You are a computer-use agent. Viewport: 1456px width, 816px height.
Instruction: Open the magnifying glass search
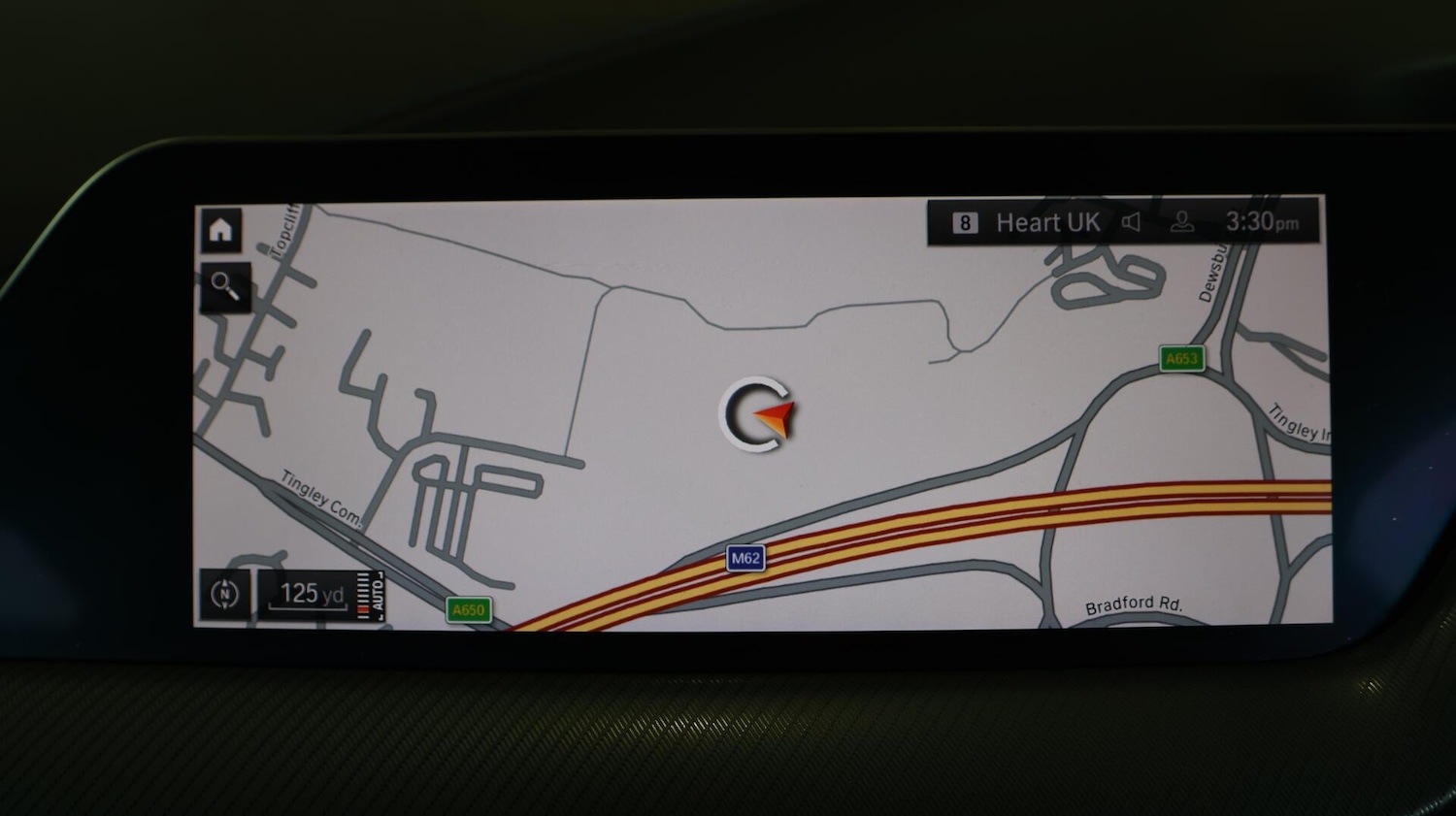point(225,286)
